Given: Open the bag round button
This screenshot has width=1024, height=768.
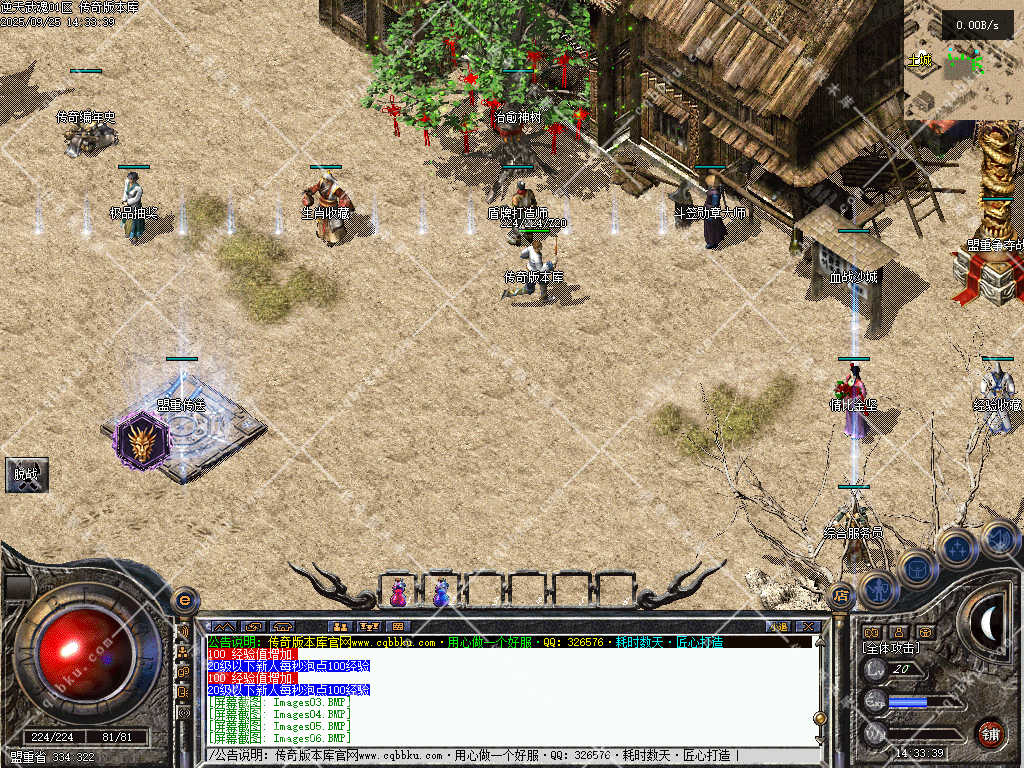Looking at the screenshot, I should coord(916,568).
